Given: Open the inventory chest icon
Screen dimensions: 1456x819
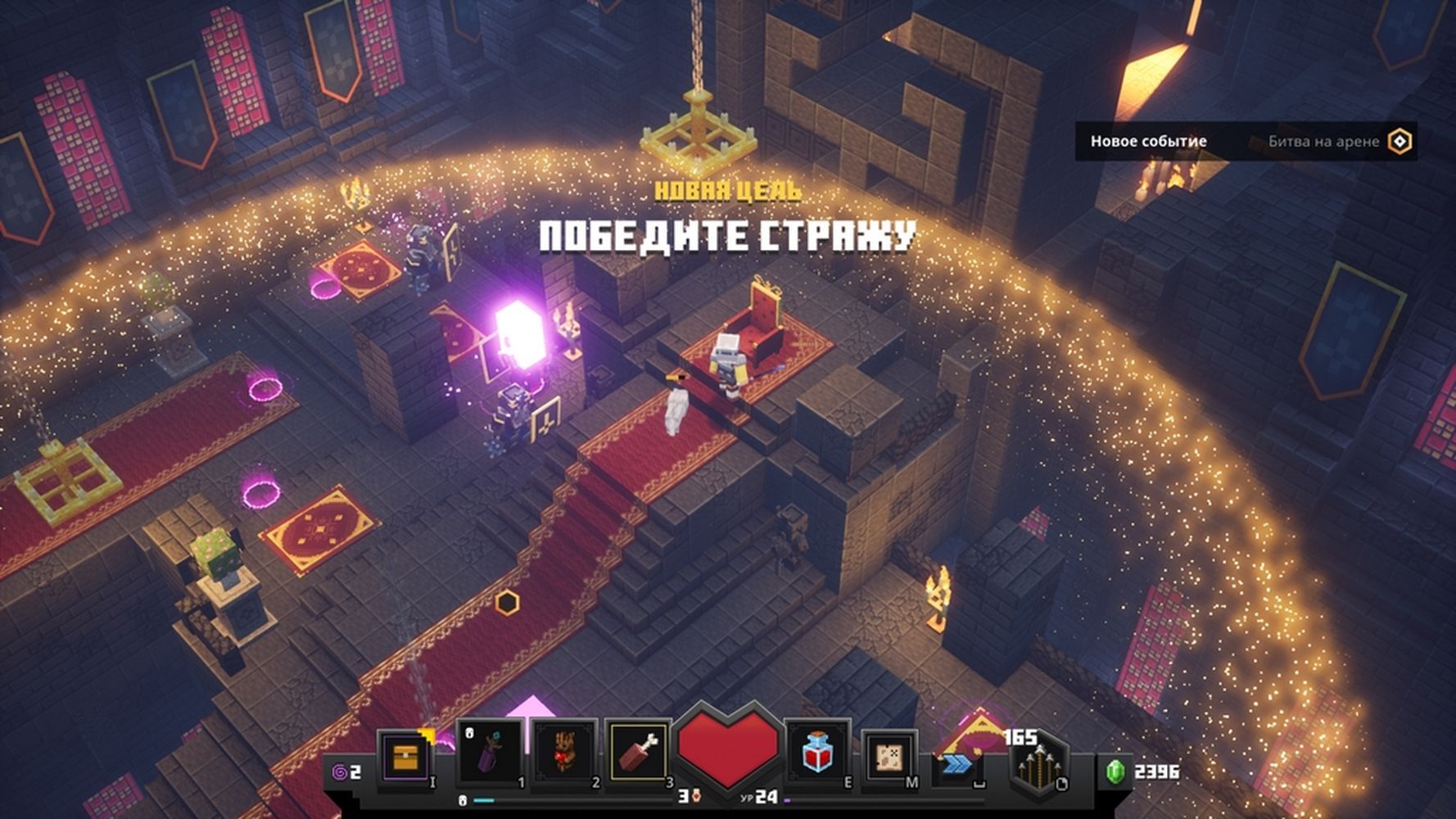Looking at the screenshot, I should [x=405, y=758].
